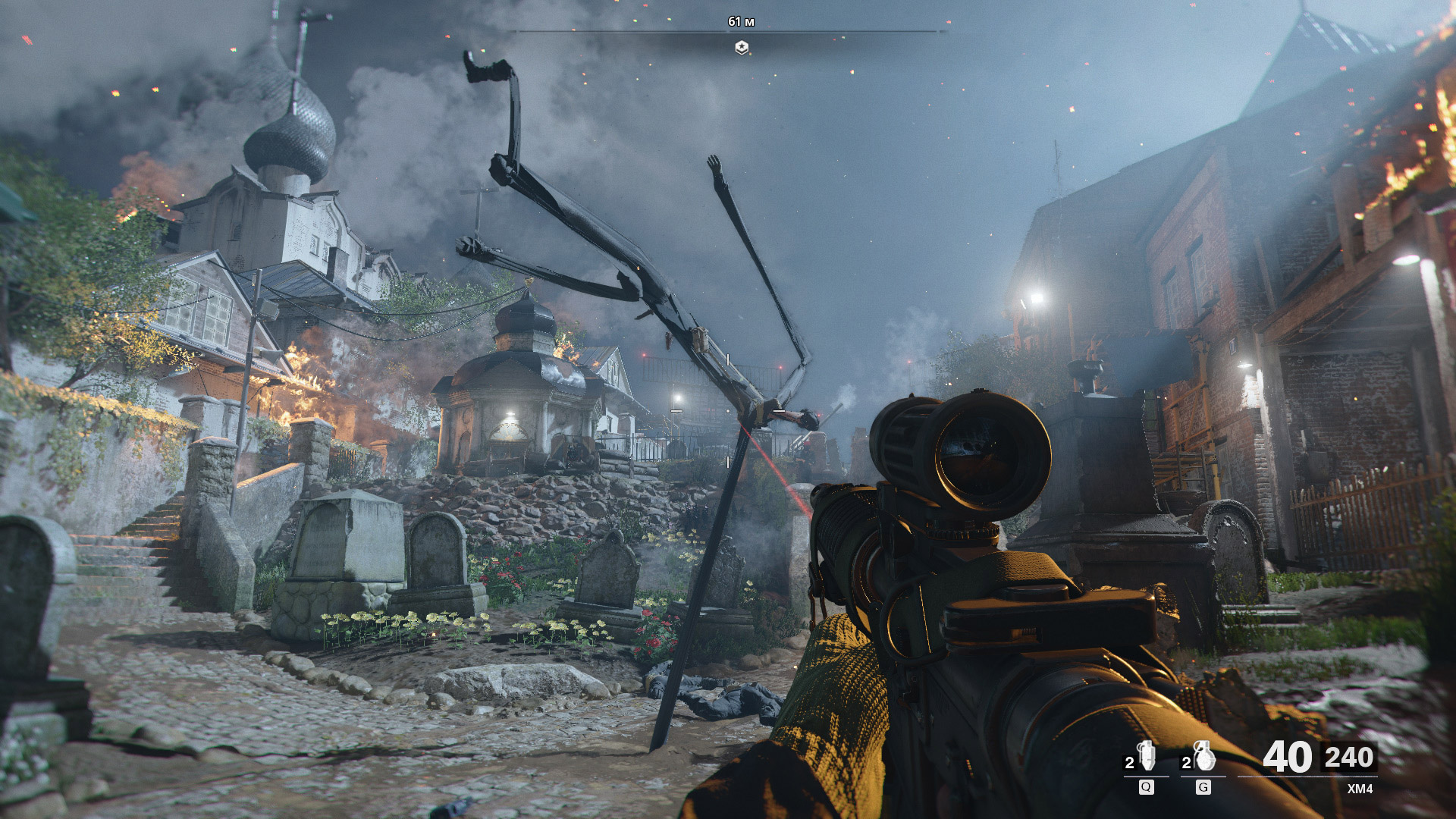Screen dimensions: 1456x819
Task: Select the lethal grenade icon above G
Action: point(1203,757)
